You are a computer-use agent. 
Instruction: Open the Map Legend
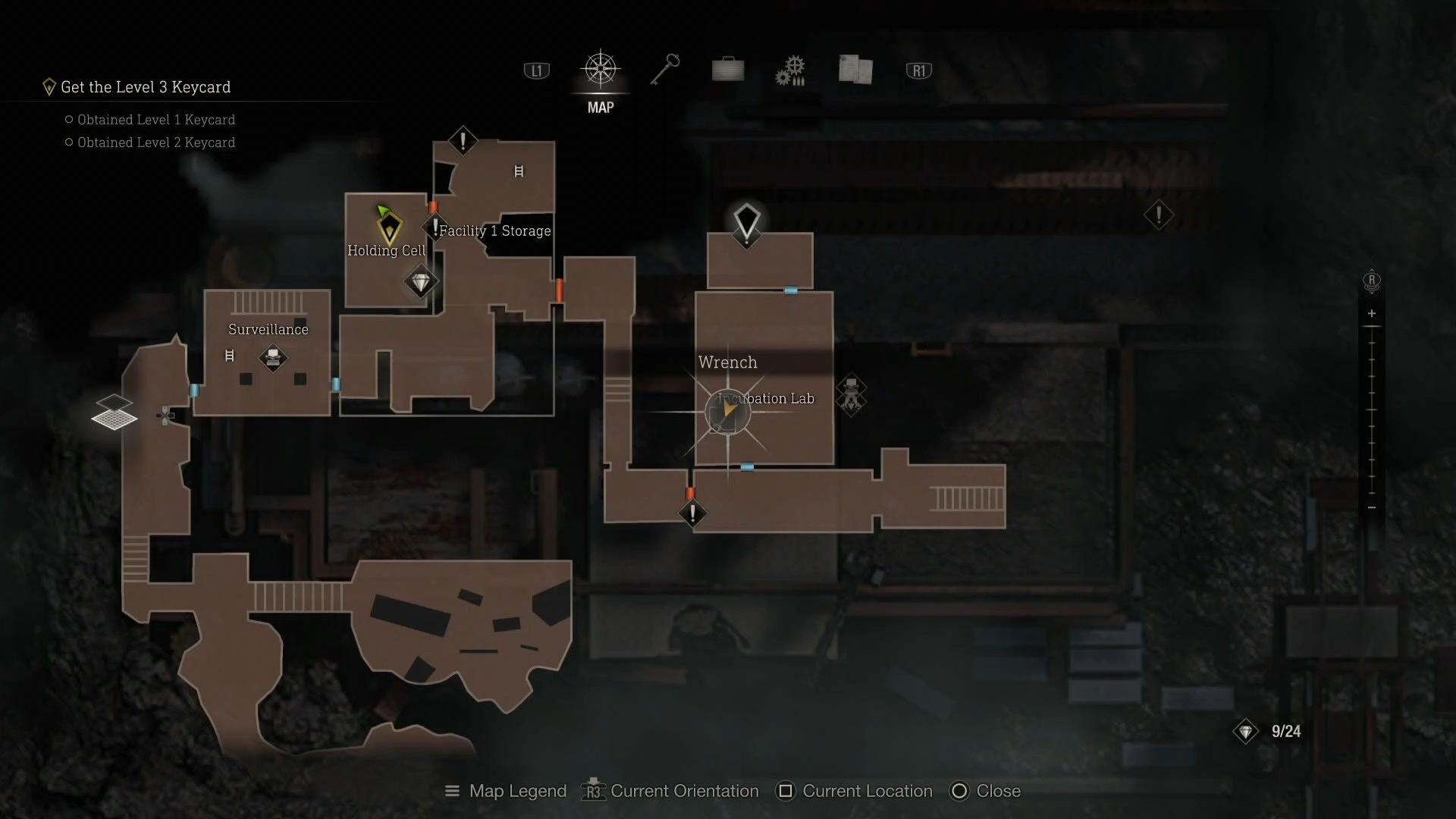[x=506, y=791]
